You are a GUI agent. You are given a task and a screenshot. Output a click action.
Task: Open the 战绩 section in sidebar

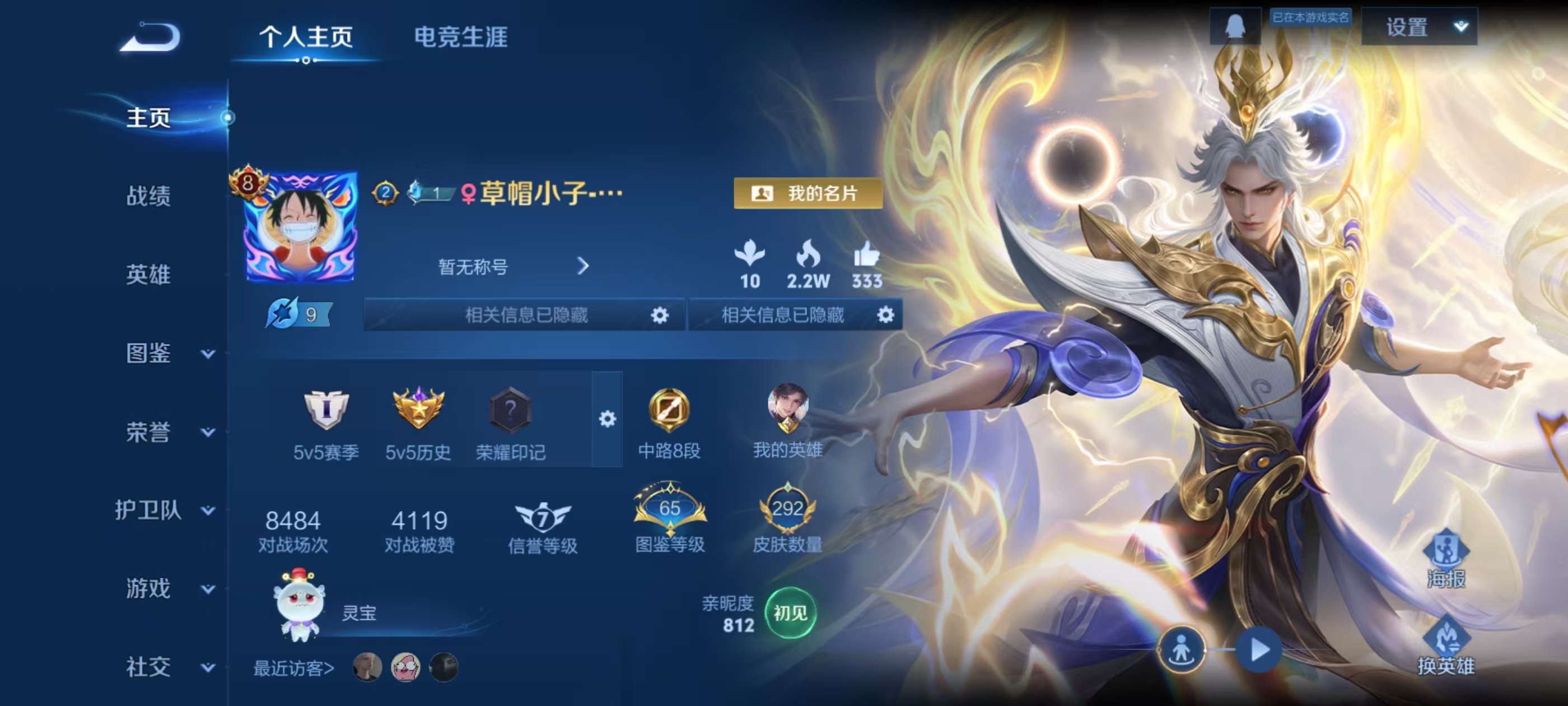click(148, 196)
